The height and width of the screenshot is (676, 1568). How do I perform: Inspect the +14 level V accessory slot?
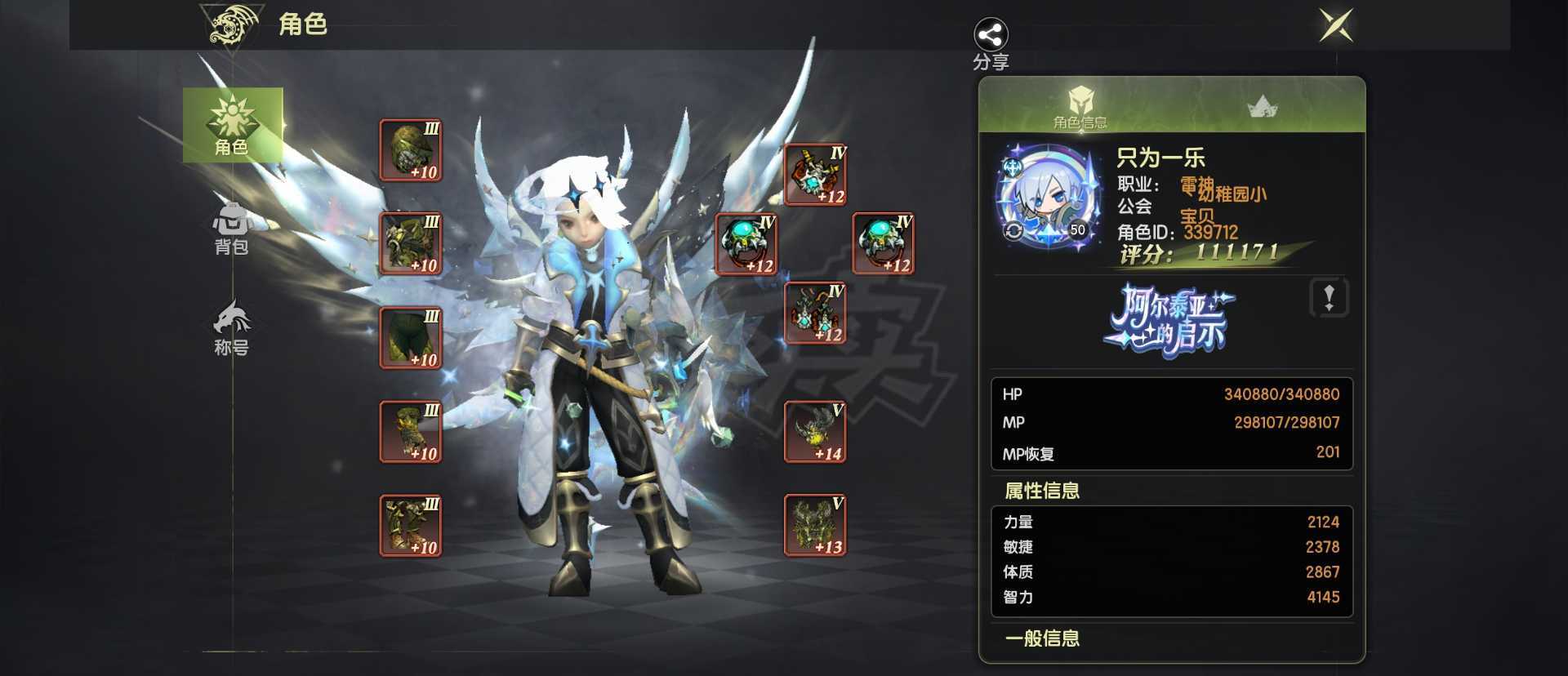pyautogui.click(x=814, y=431)
